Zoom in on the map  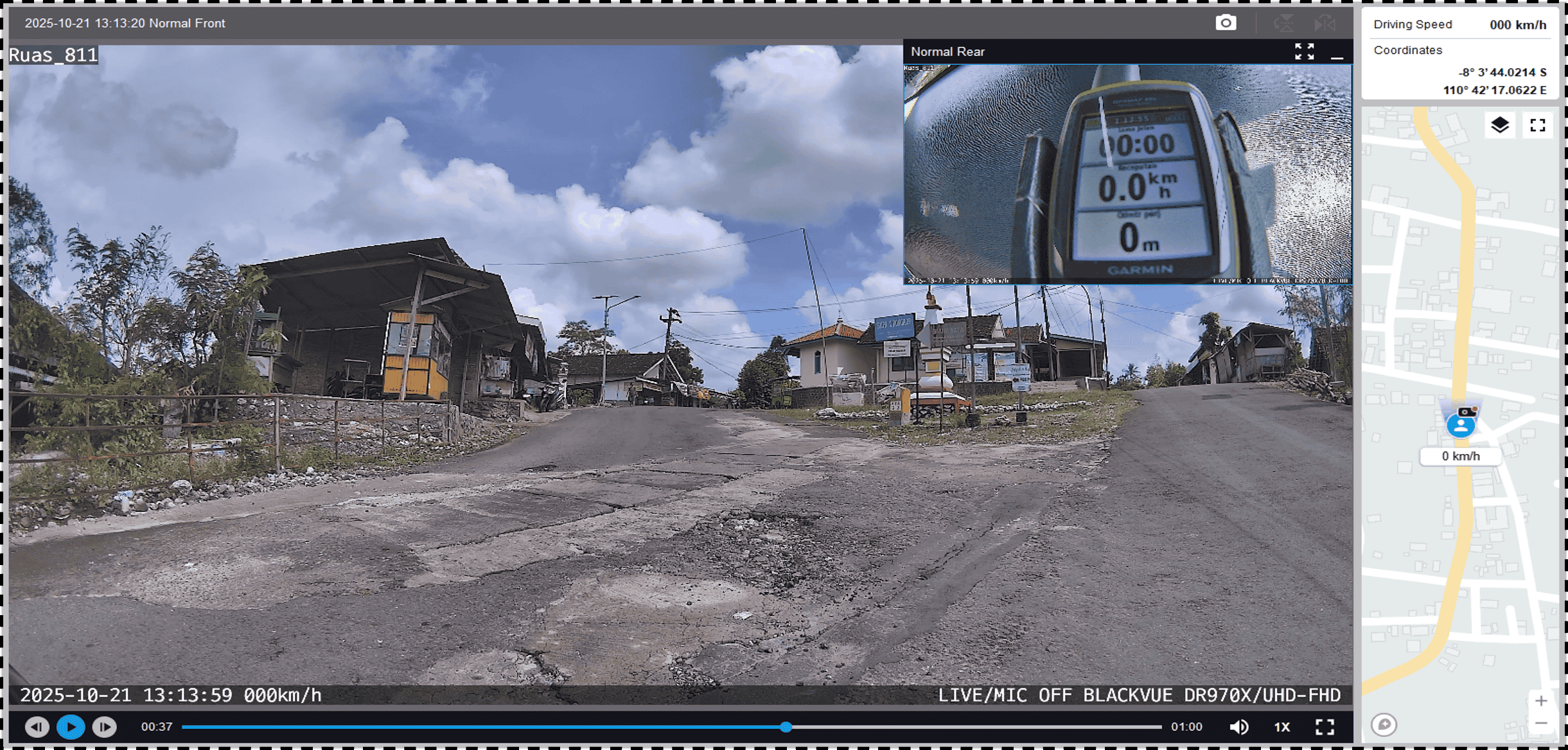[1541, 701]
